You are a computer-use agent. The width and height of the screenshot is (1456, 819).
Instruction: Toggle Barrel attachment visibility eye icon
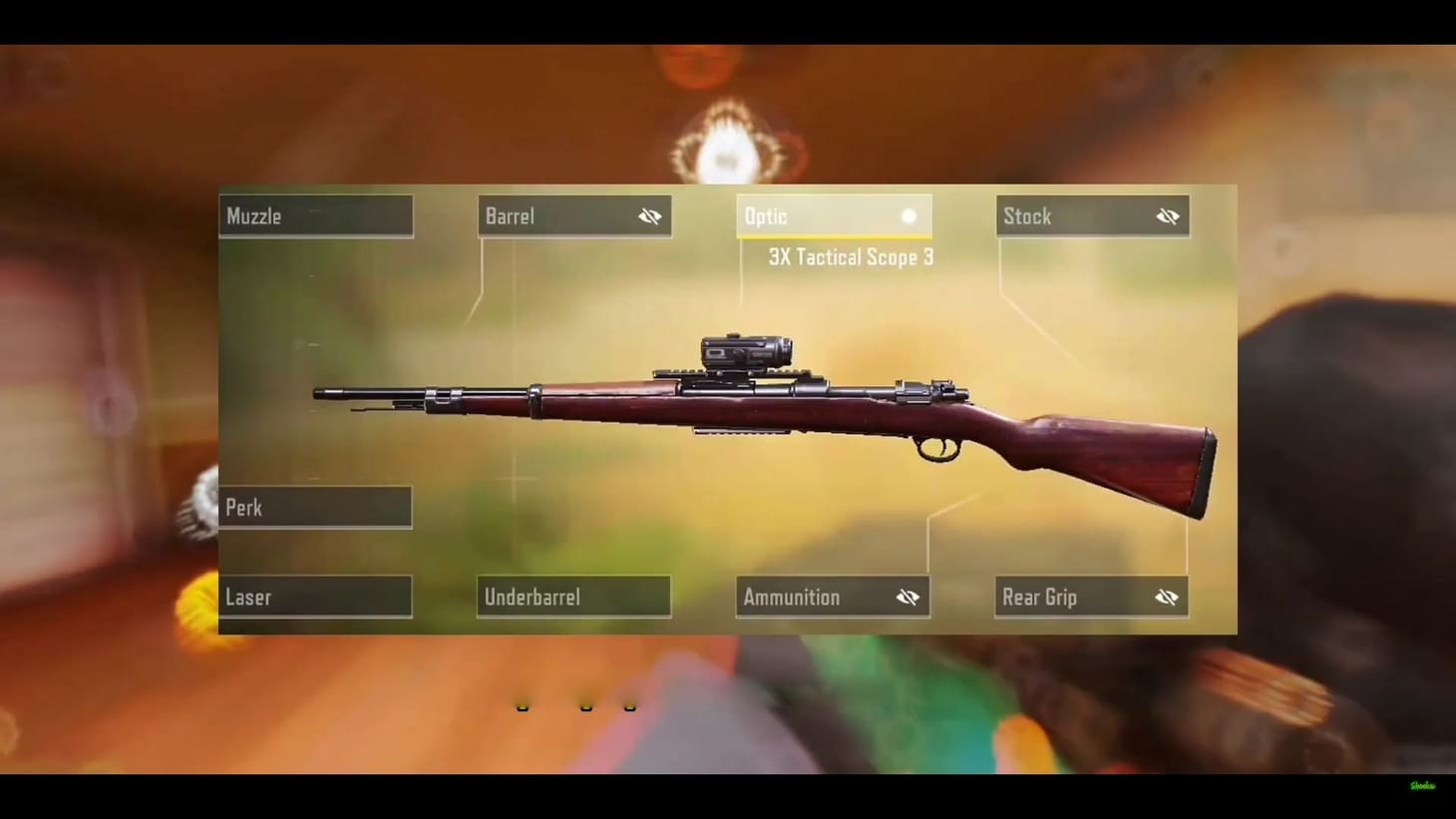pyautogui.click(x=649, y=215)
